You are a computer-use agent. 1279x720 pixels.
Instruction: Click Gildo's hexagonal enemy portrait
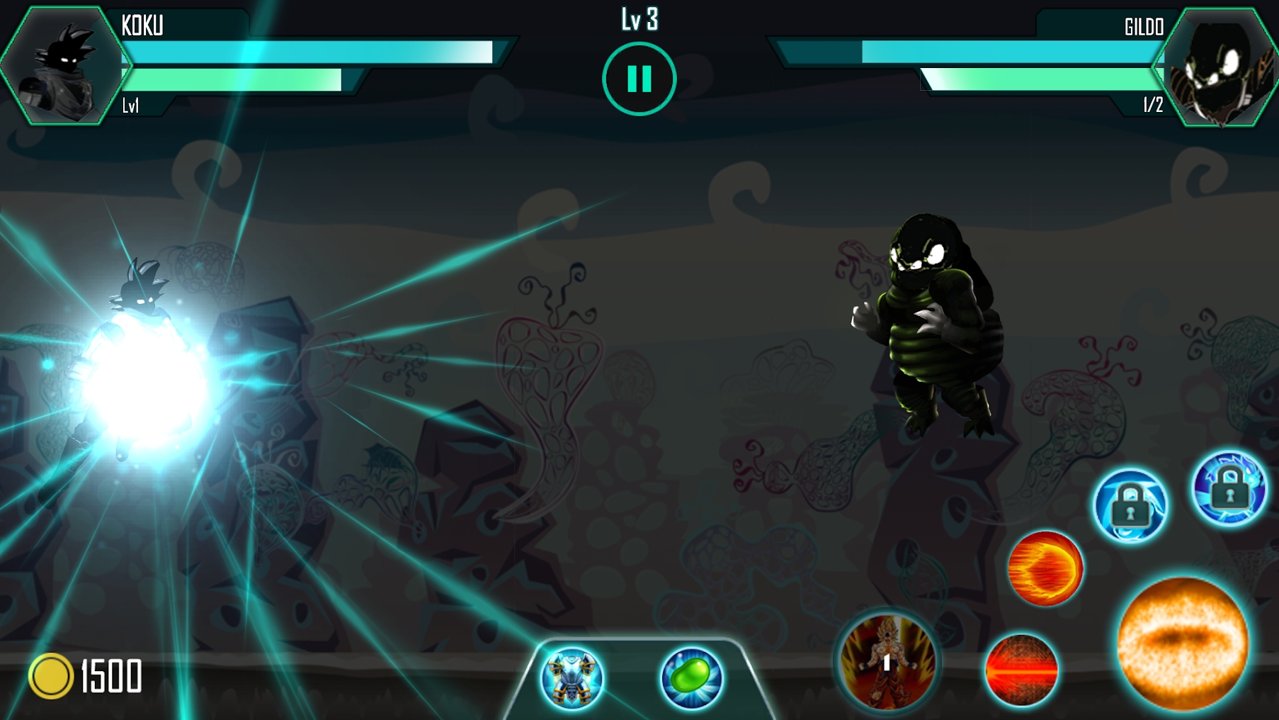(x=1215, y=66)
